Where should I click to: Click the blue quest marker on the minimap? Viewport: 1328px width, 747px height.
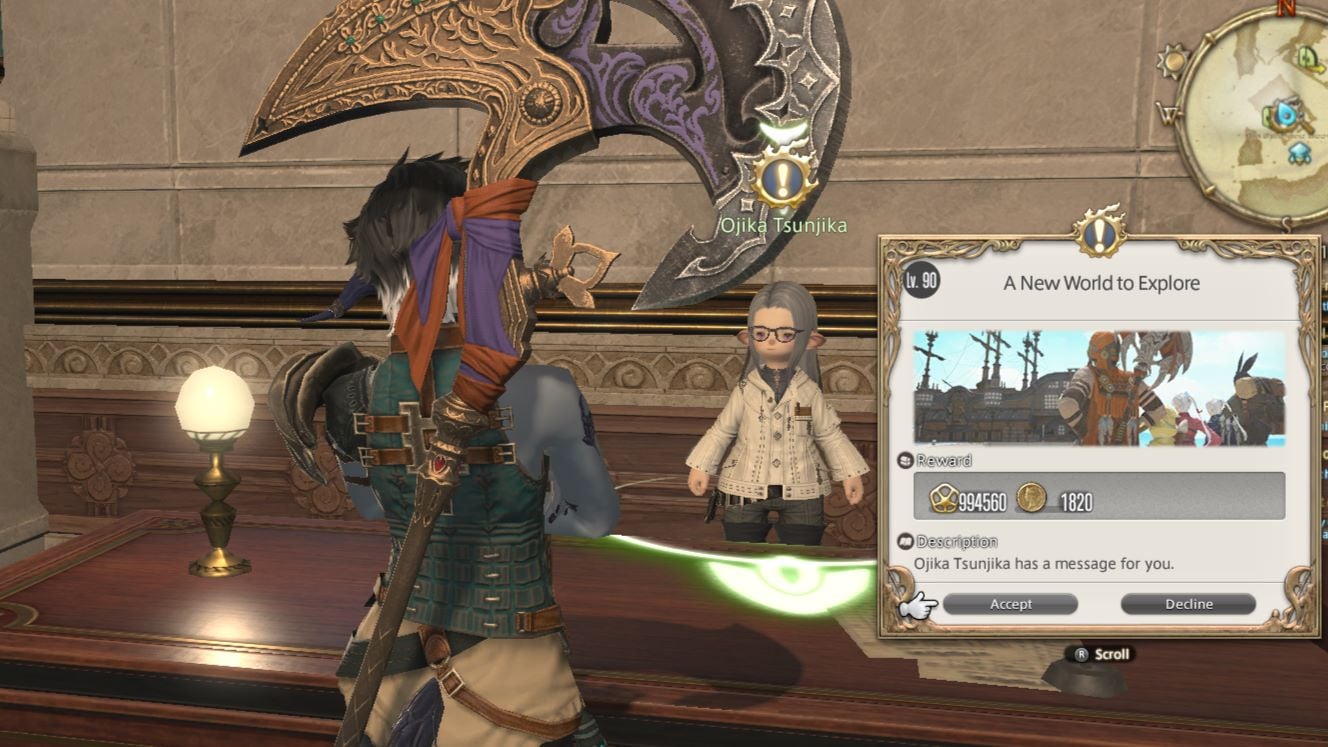click(1285, 115)
